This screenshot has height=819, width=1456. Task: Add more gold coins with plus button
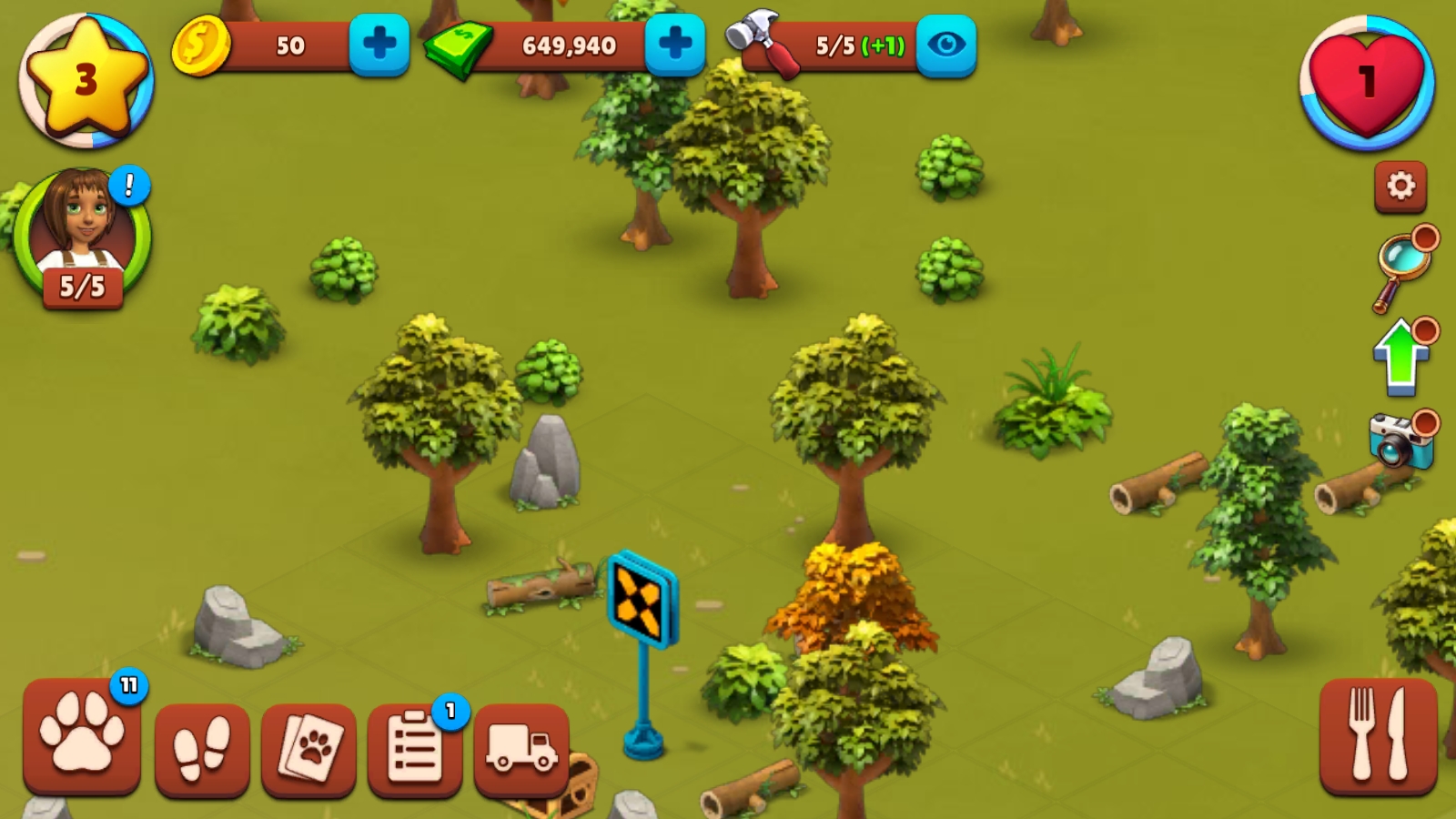pos(379,44)
